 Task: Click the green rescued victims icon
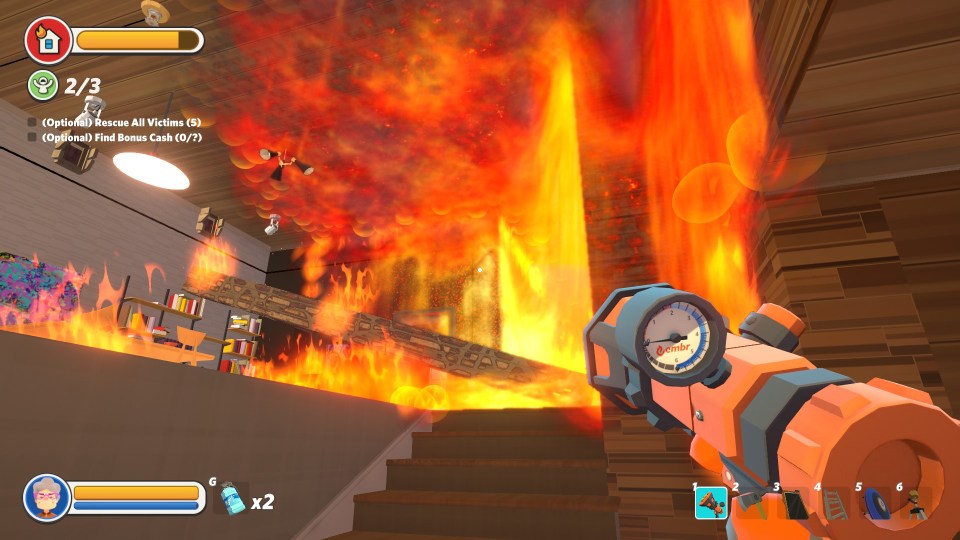pos(42,86)
